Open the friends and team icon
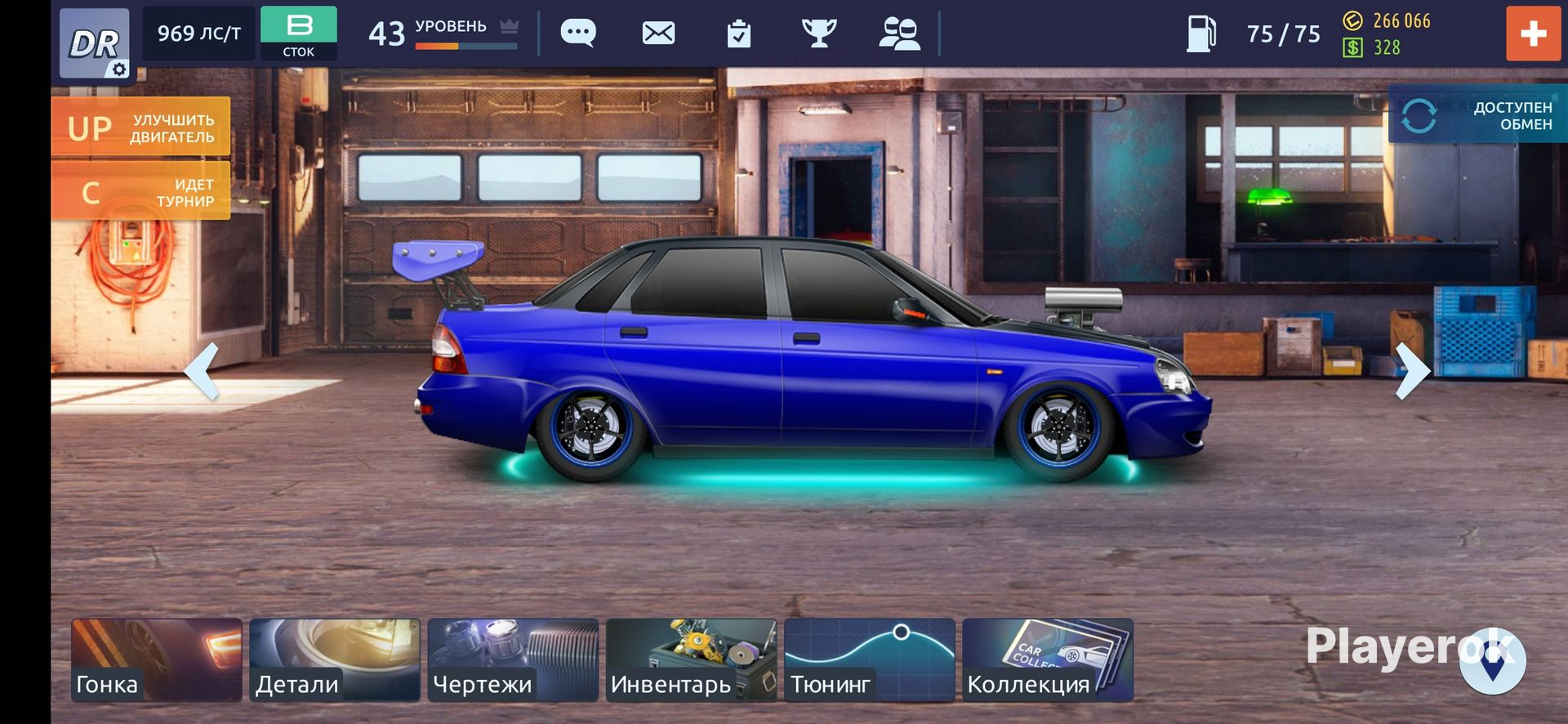This screenshot has width=1568, height=724. [899, 34]
